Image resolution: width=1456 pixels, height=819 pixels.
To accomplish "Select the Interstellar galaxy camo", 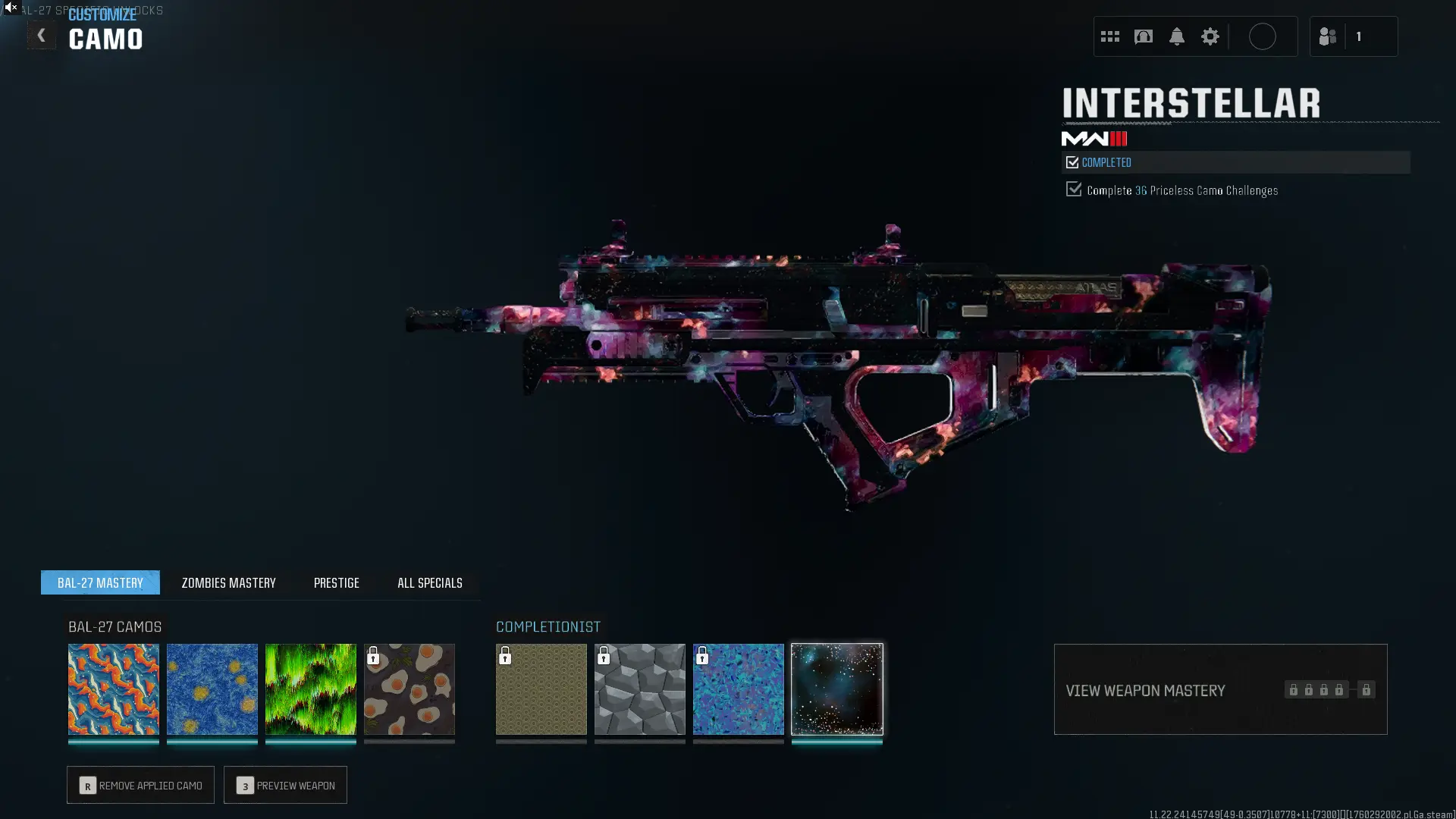I will (837, 689).
